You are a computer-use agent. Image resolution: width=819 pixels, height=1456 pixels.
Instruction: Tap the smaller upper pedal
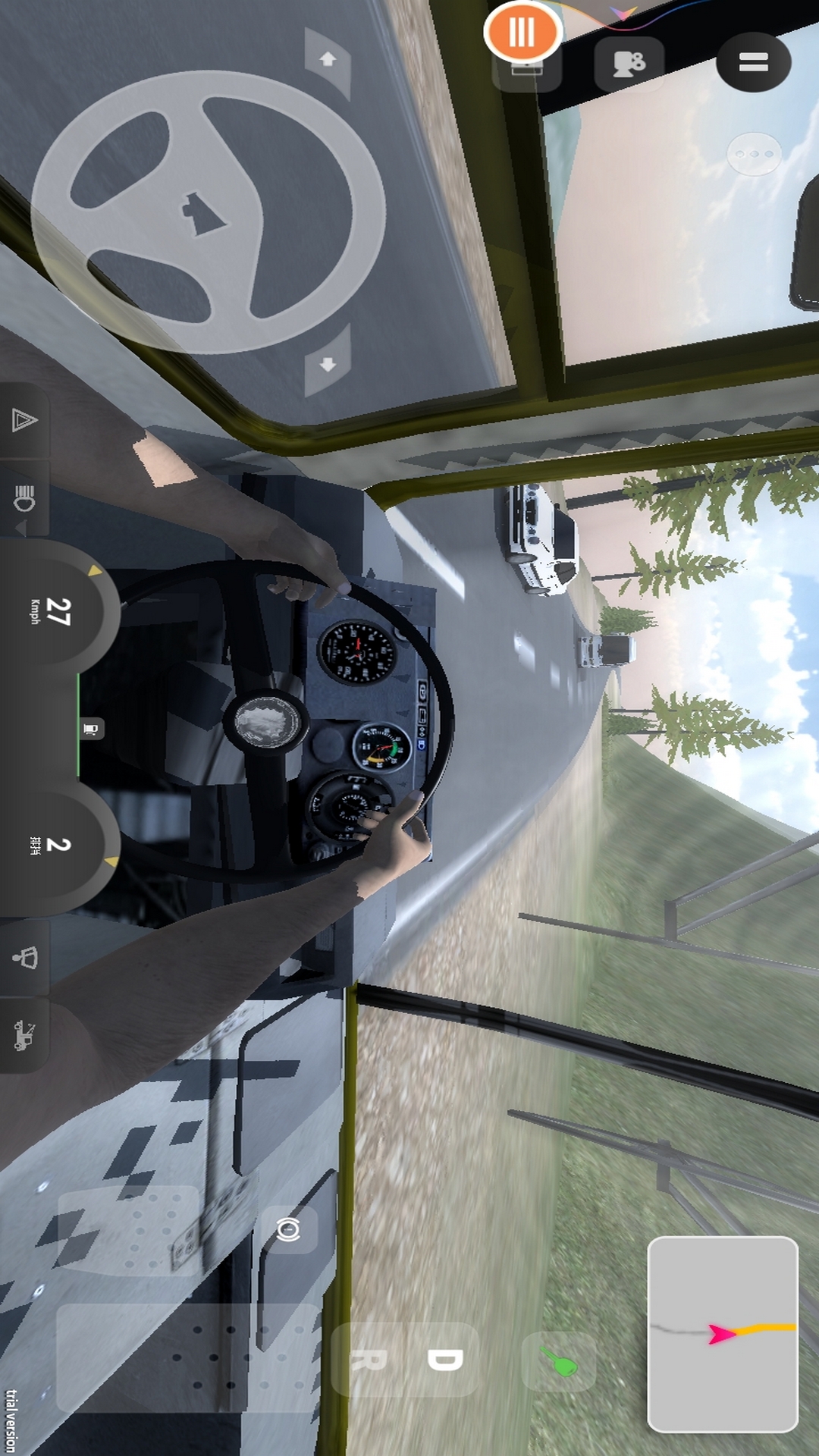tap(127, 1231)
